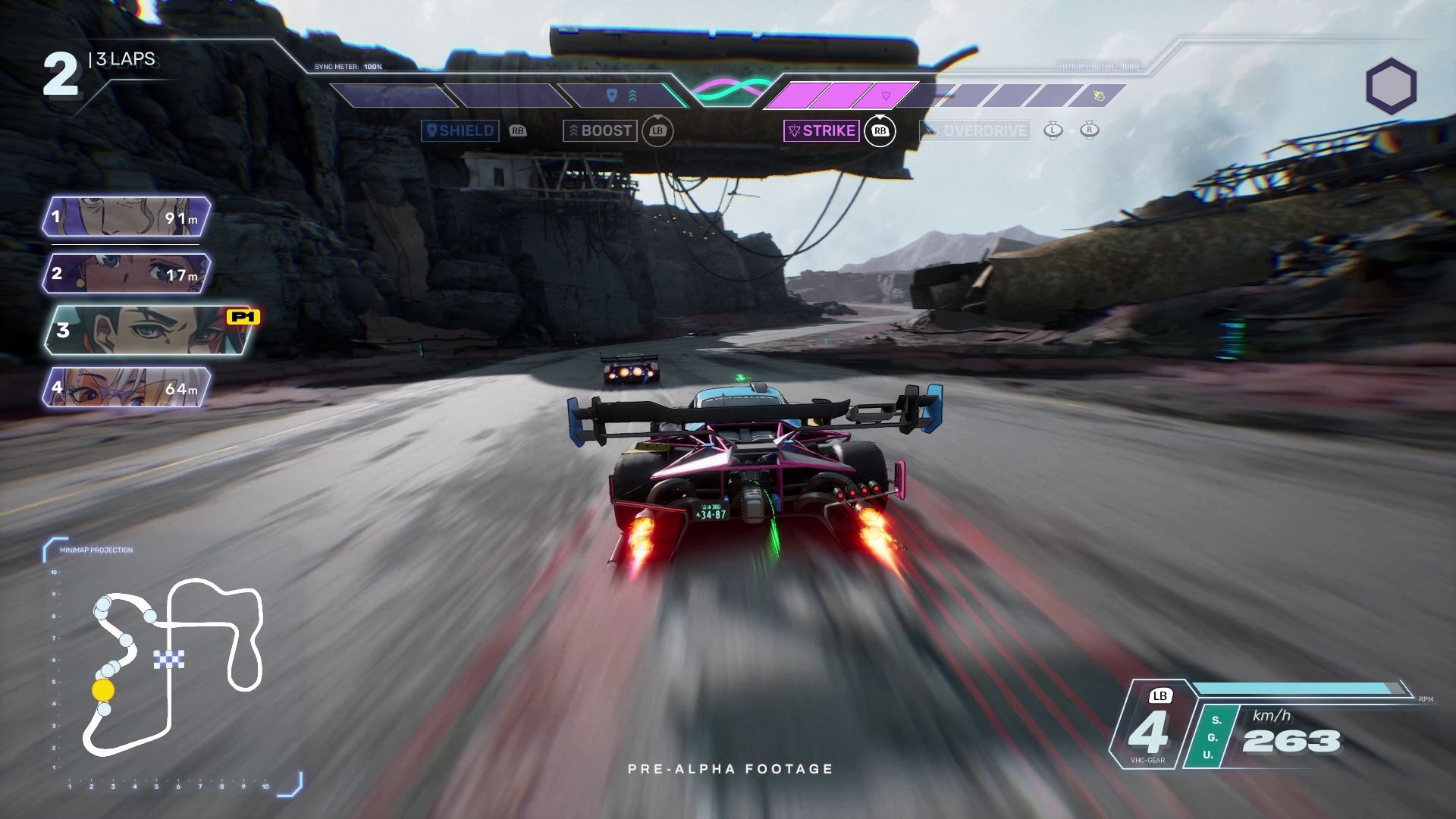Viewport: 1456px width, 819px height.
Task: Activate the Shield ability label
Action: pyautogui.click(x=460, y=130)
